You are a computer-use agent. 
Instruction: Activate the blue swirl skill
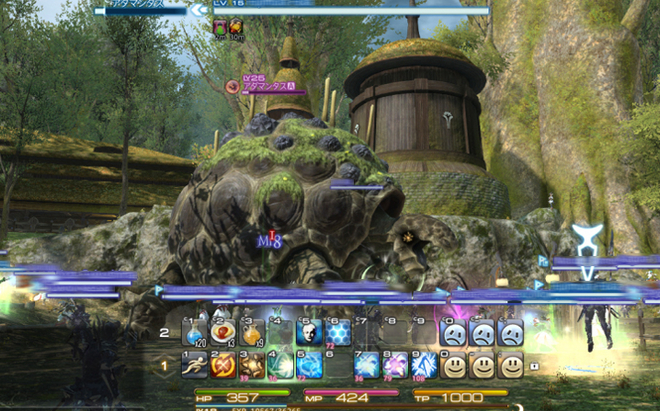(308, 365)
